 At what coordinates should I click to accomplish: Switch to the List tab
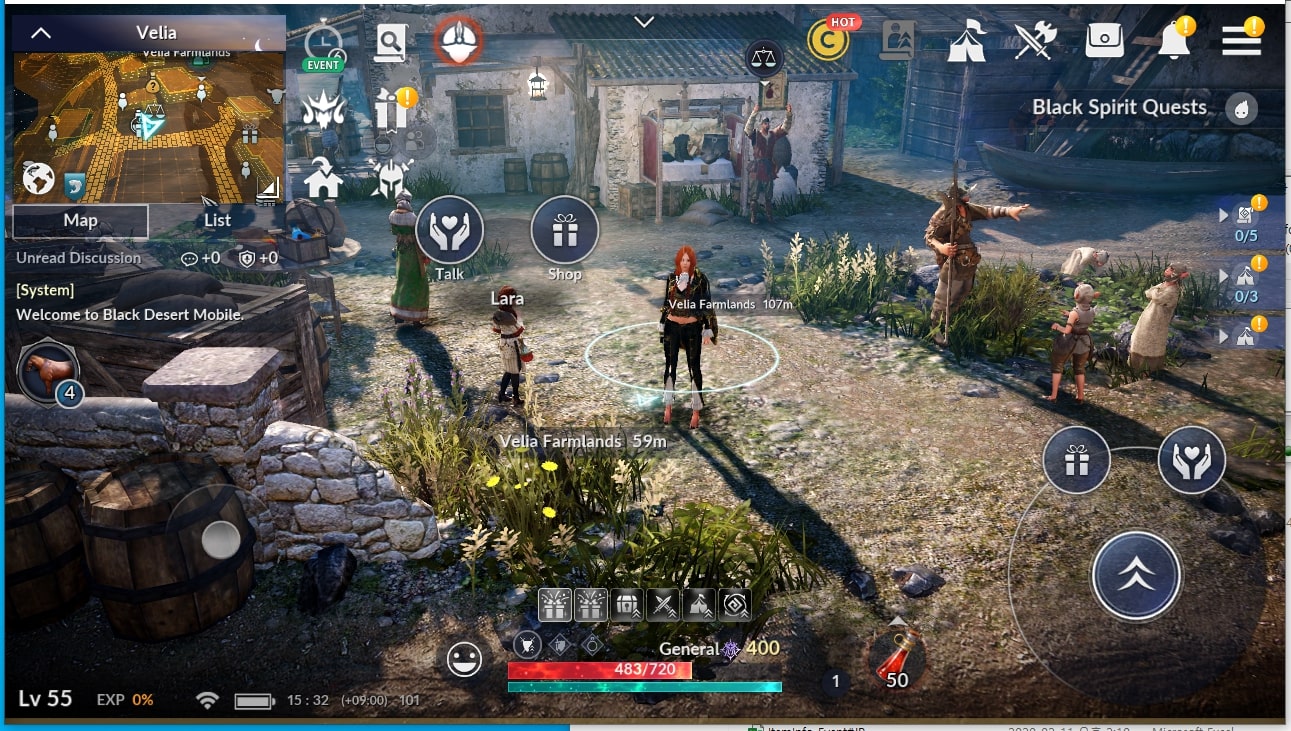[217, 221]
